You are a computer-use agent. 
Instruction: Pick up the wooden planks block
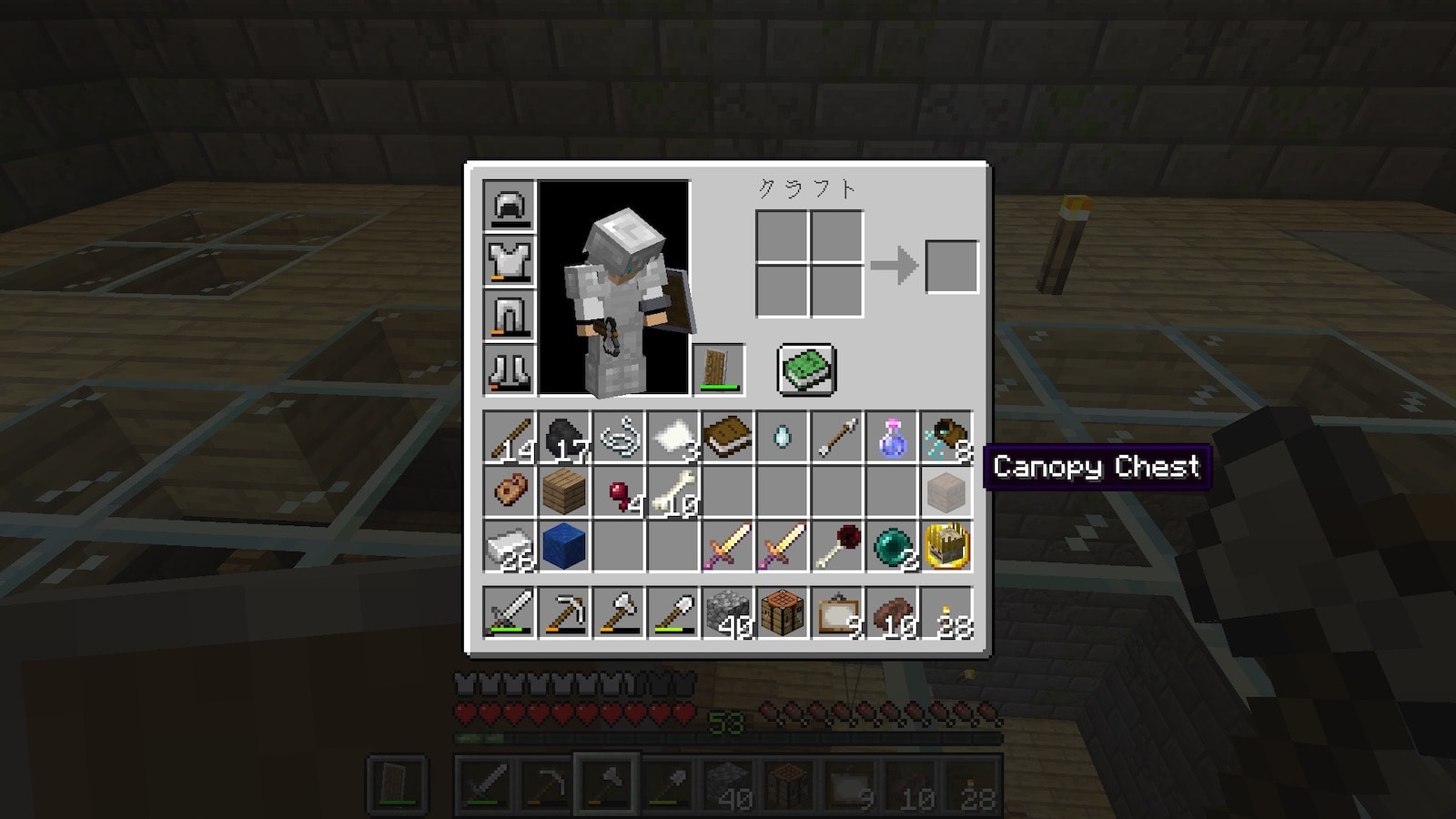click(x=564, y=492)
